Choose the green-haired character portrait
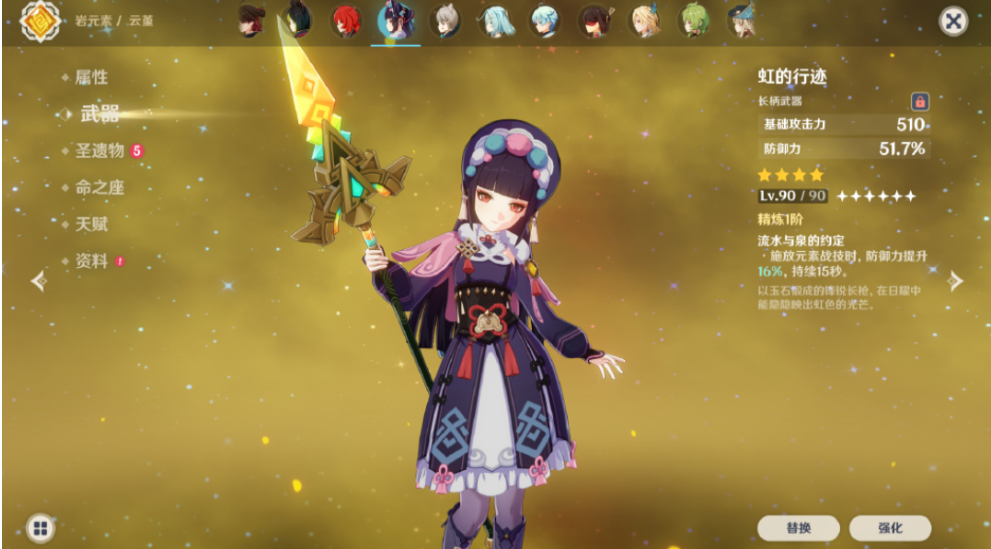Image resolution: width=991 pixels, height=549 pixels. [694, 21]
